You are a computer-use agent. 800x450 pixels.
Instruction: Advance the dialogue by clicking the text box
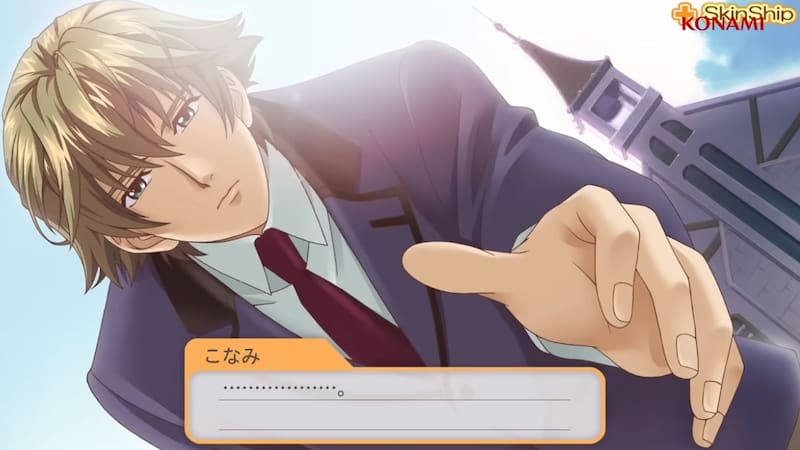[394, 403]
